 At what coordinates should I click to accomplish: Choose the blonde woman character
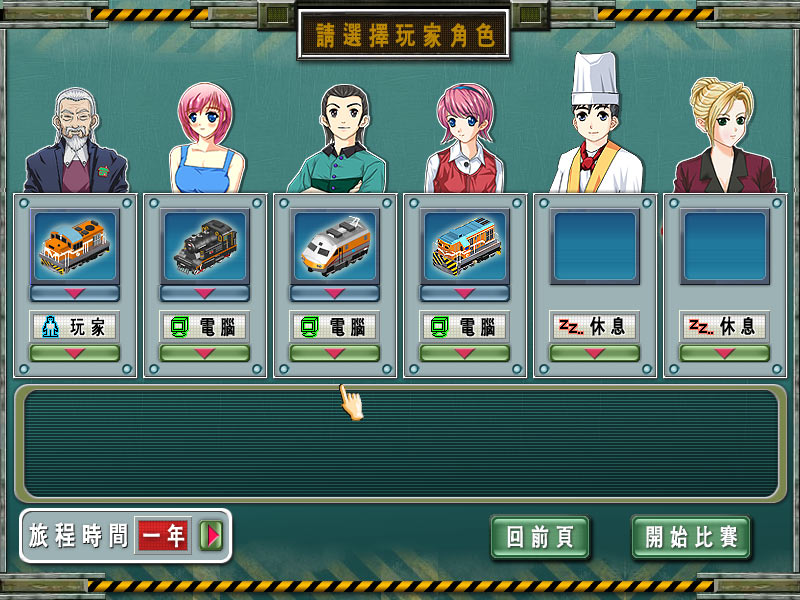724,135
